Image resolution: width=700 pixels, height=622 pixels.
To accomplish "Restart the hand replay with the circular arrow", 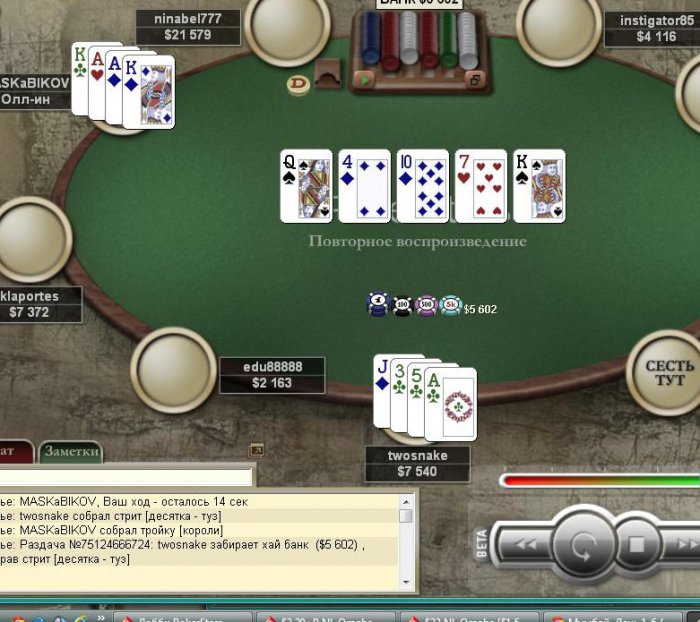I will (x=582, y=547).
